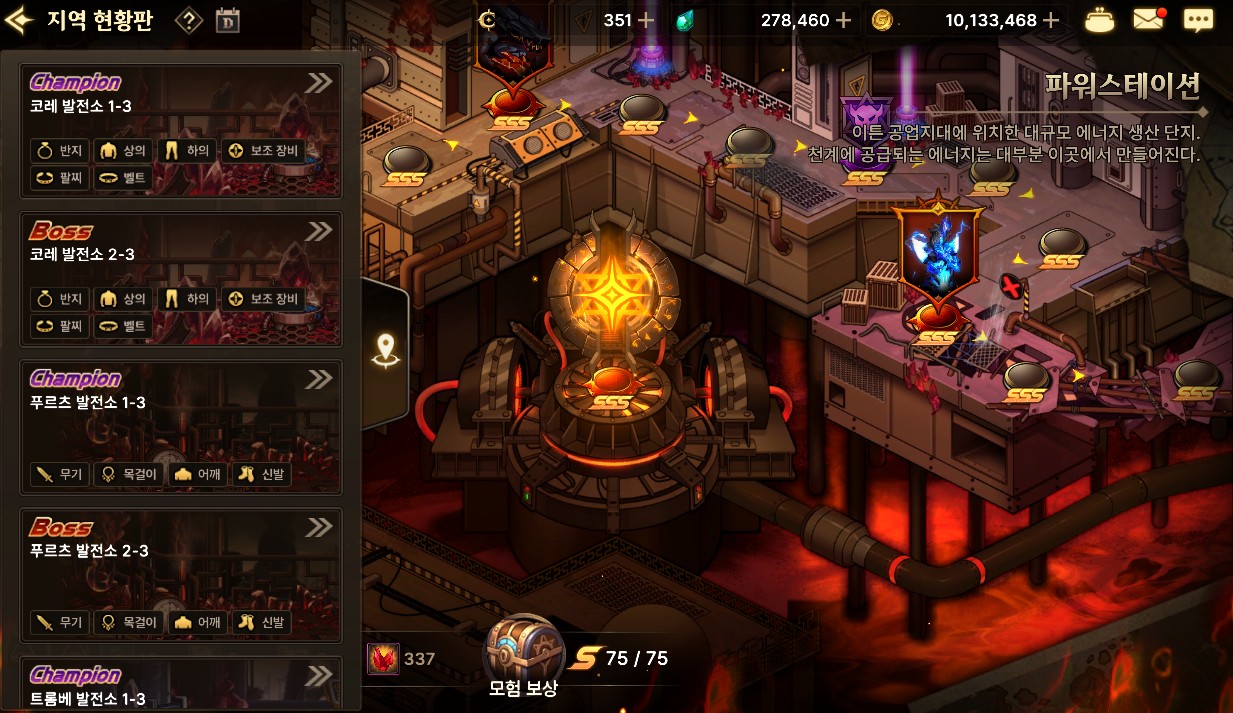The height and width of the screenshot is (713, 1233).
Task: Select the glowing central reactor stage node
Action: pos(611,300)
